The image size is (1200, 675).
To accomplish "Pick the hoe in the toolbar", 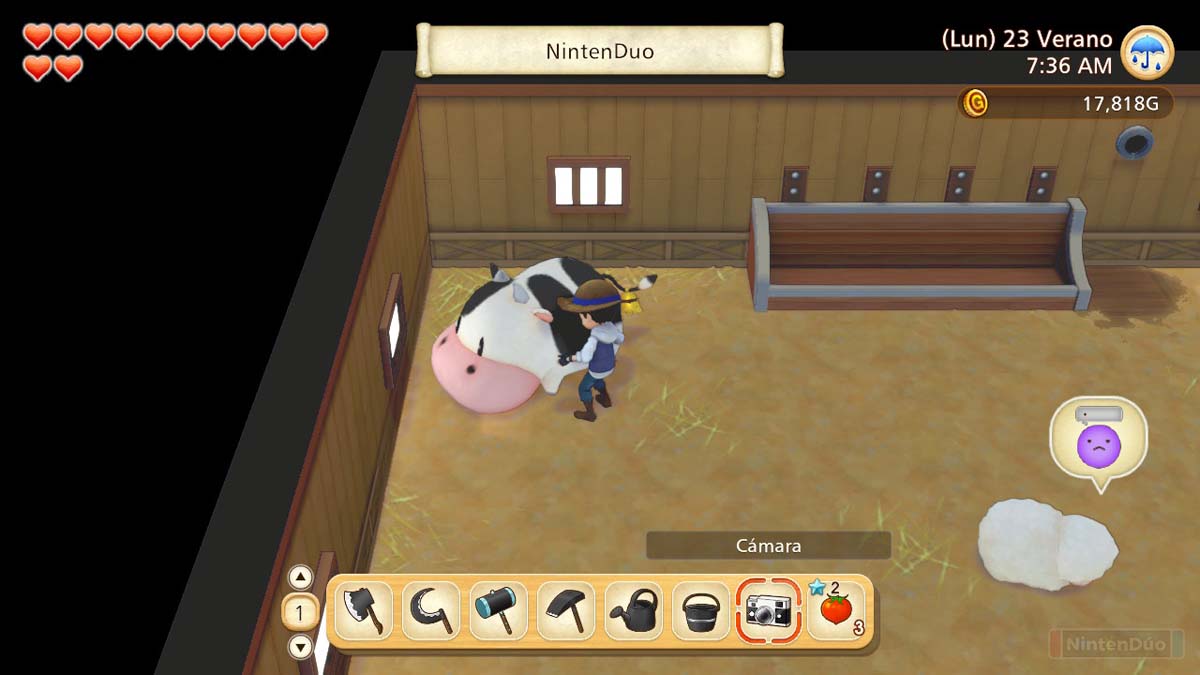I will coord(566,611).
